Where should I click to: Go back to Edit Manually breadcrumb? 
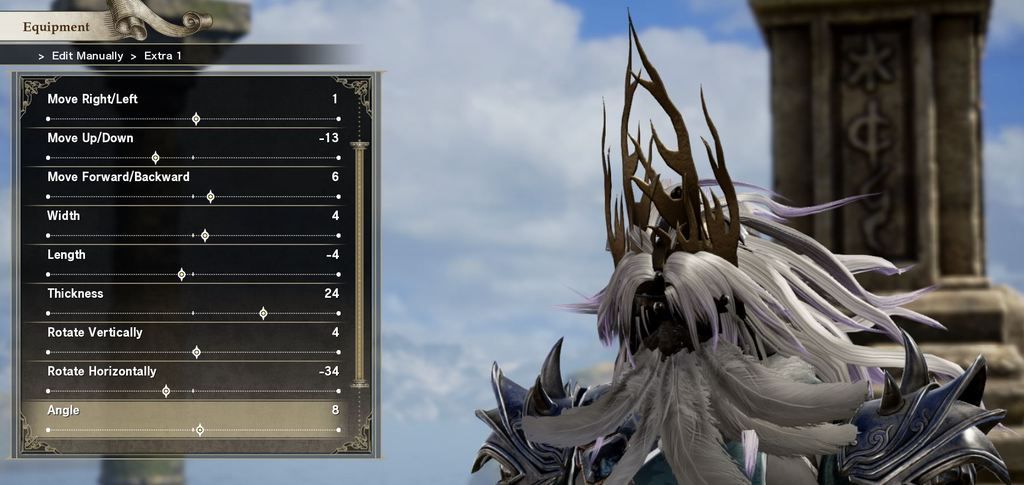tap(85, 56)
